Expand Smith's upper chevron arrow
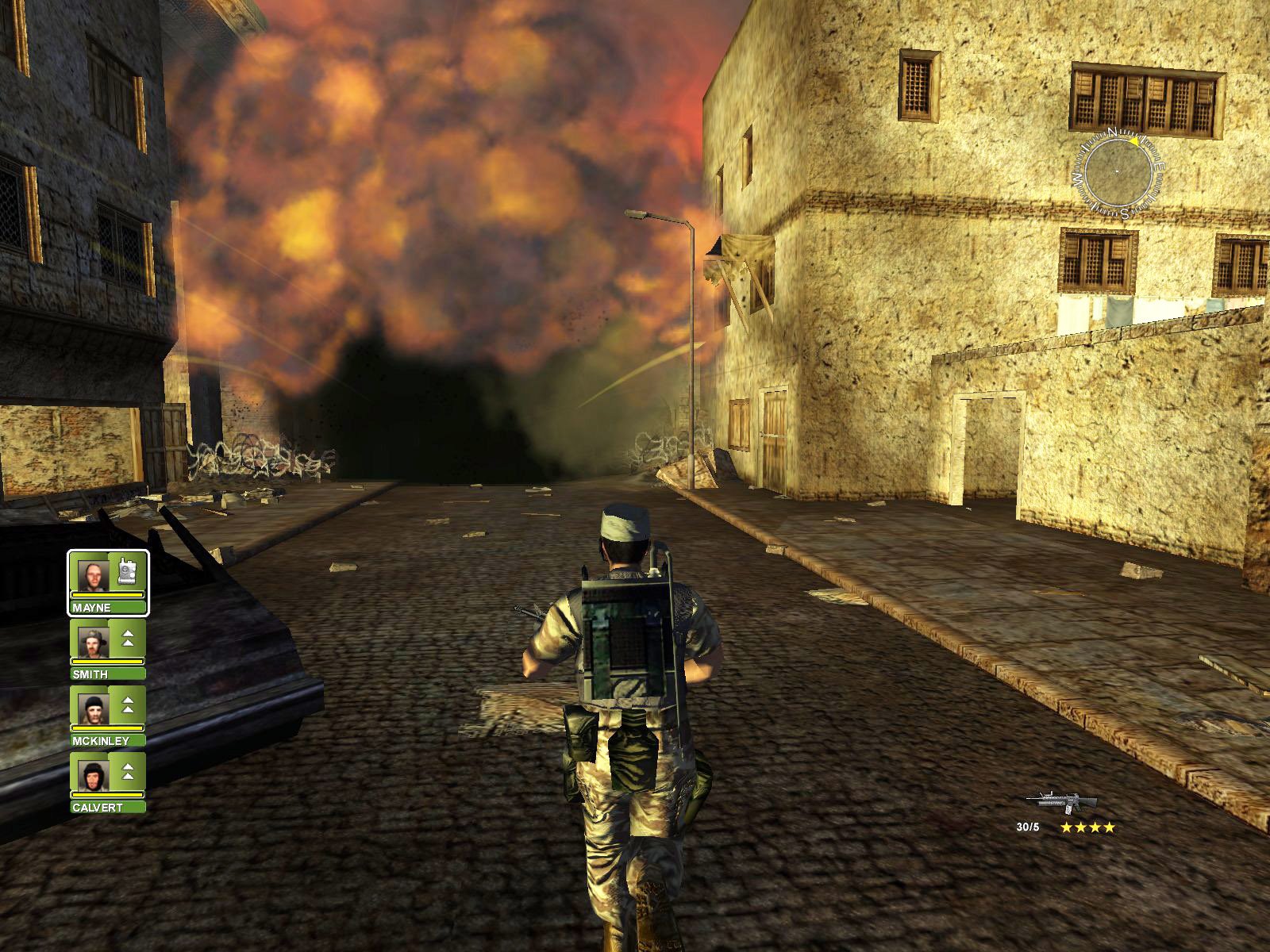1270x952 pixels. pos(127,634)
